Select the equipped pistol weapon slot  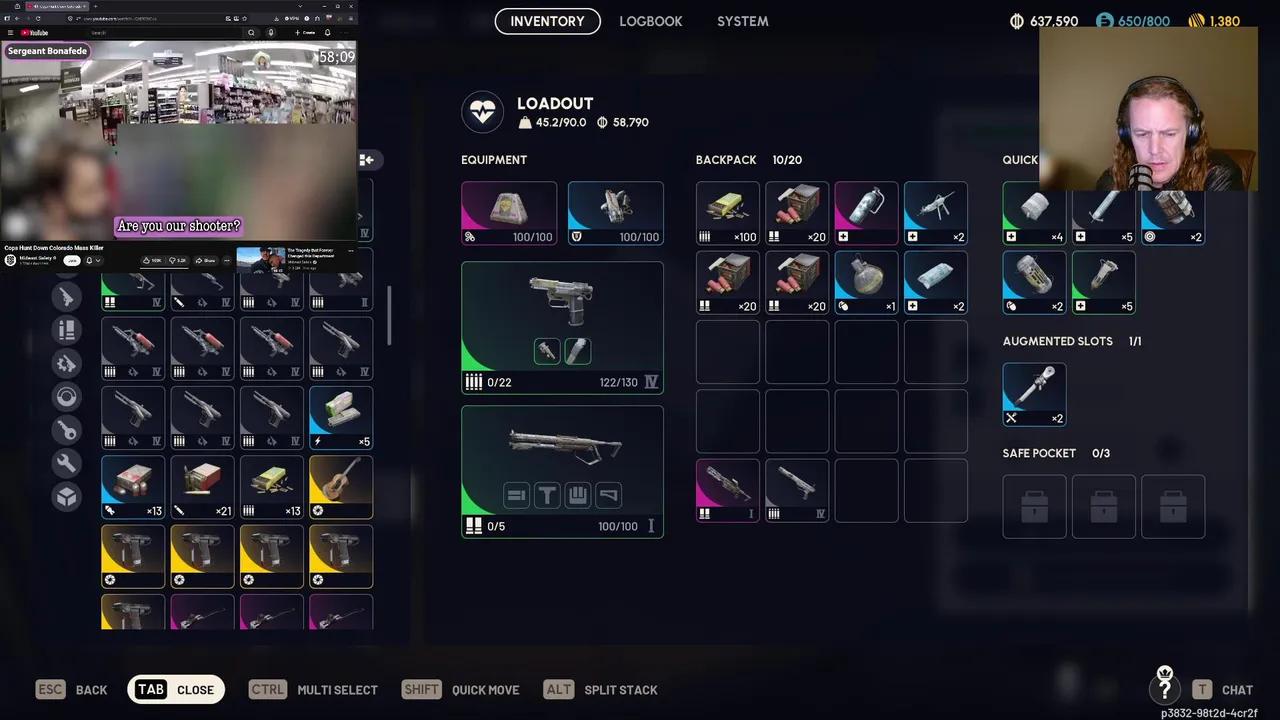pyautogui.click(x=562, y=327)
